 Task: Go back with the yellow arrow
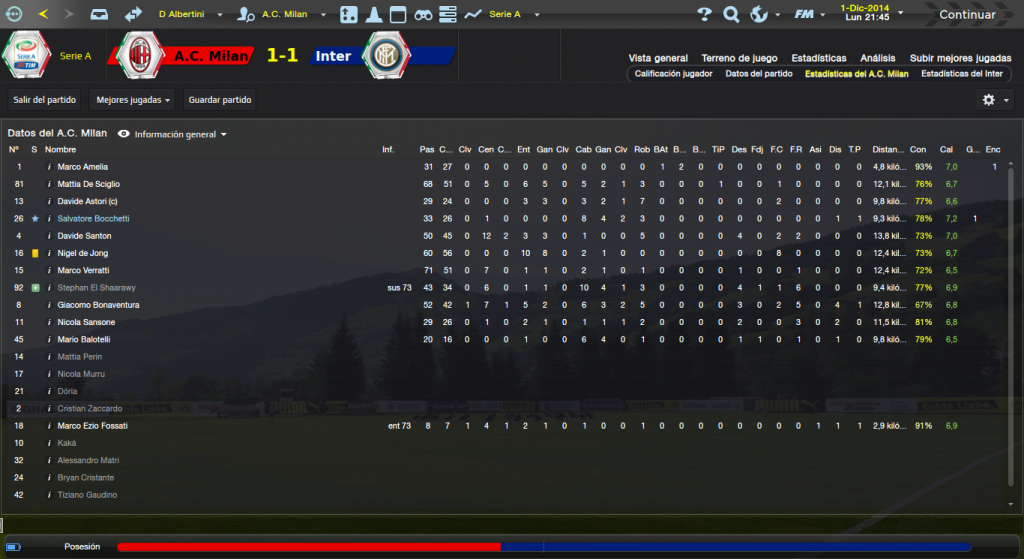pyautogui.click(x=42, y=15)
